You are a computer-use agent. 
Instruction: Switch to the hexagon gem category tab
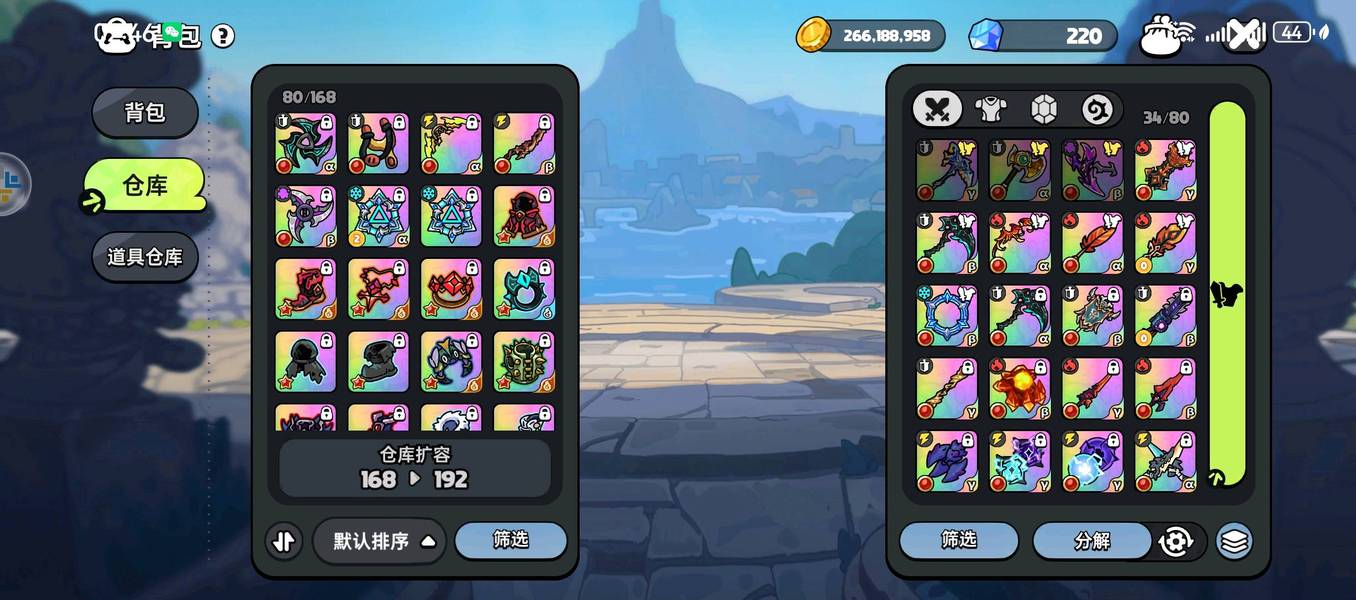pyautogui.click(x=1044, y=109)
